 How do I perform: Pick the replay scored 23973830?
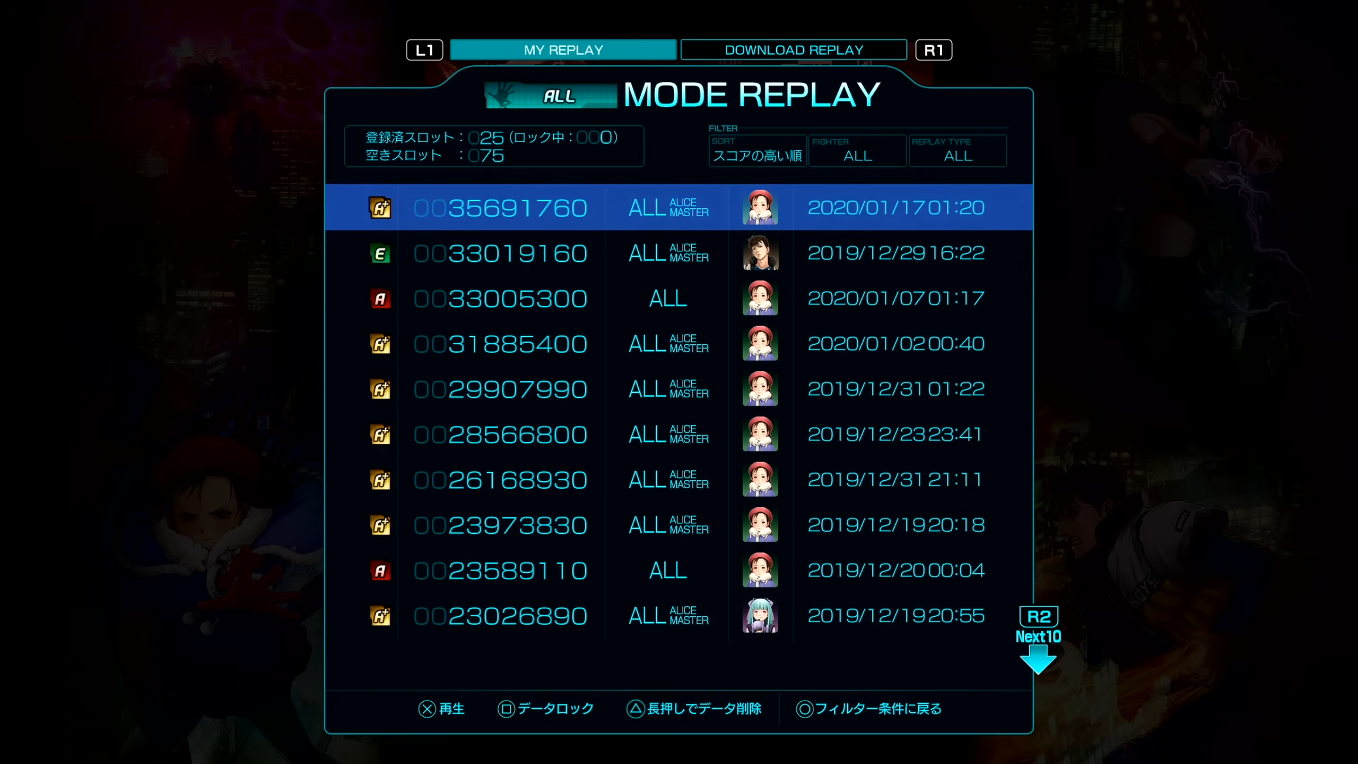click(x=678, y=525)
